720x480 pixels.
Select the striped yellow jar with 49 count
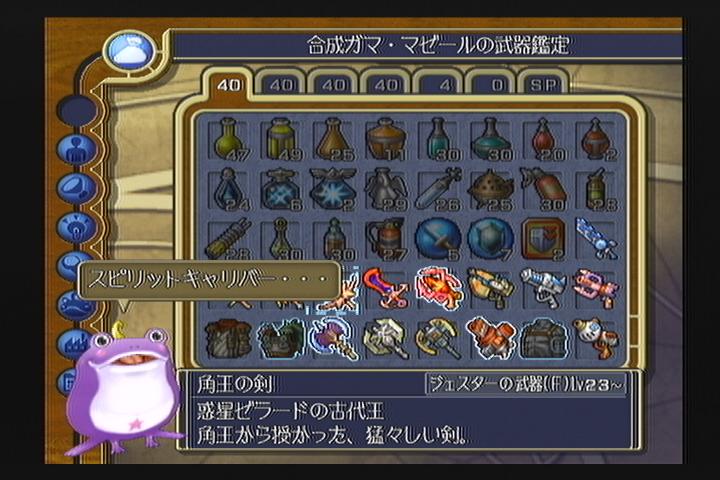(x=281, y=139)
